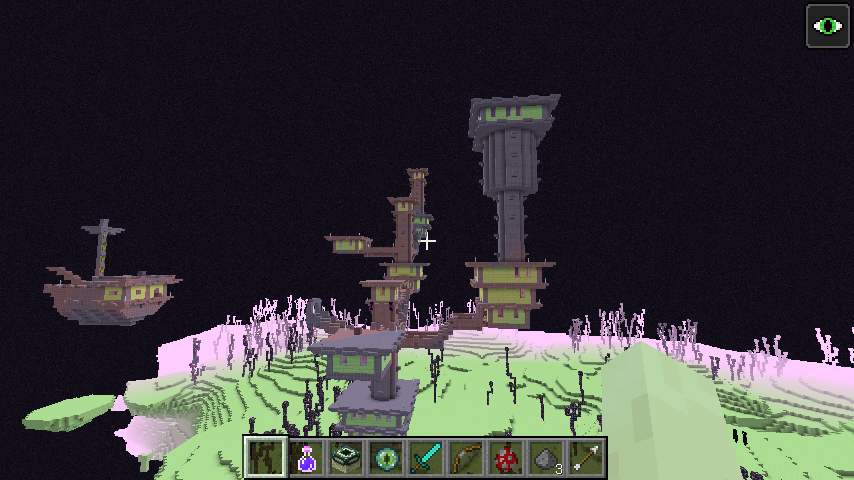Select the bow in the hotbar
854x480 pixels.
(466, 458)
